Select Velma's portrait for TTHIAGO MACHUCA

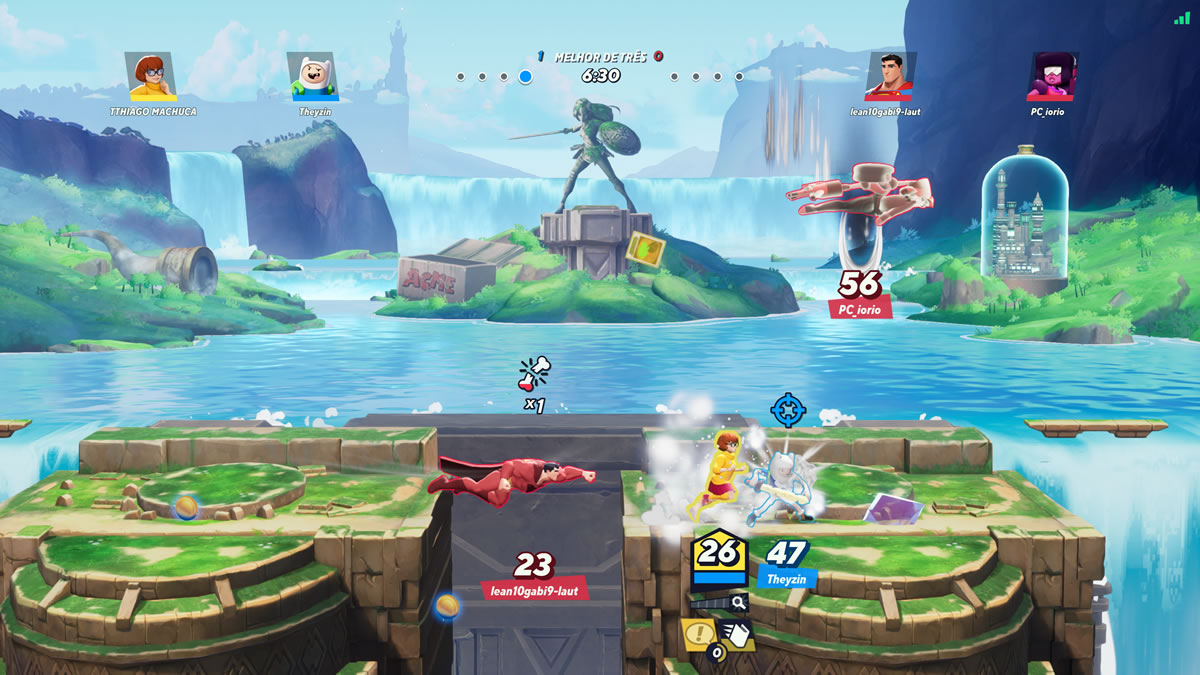point(152,77)
